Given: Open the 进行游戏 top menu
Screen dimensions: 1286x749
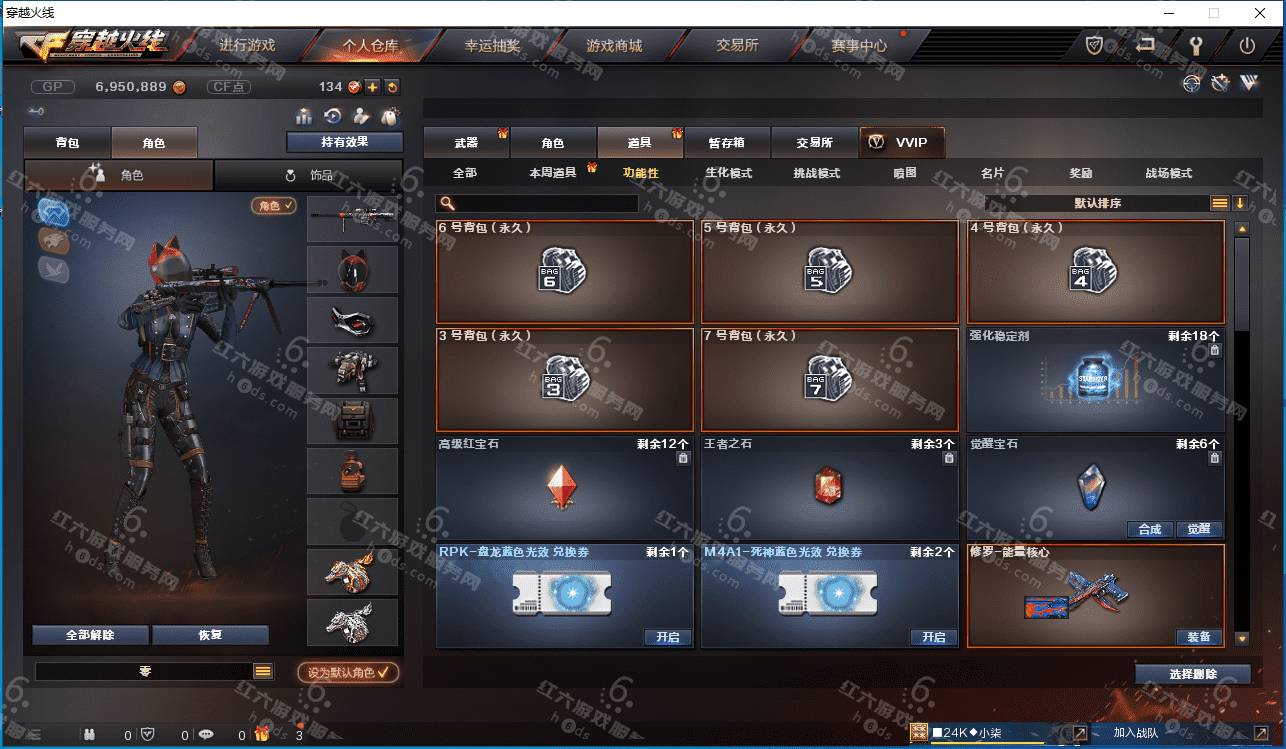Looking at the screenshot, I should click(247, 46).
